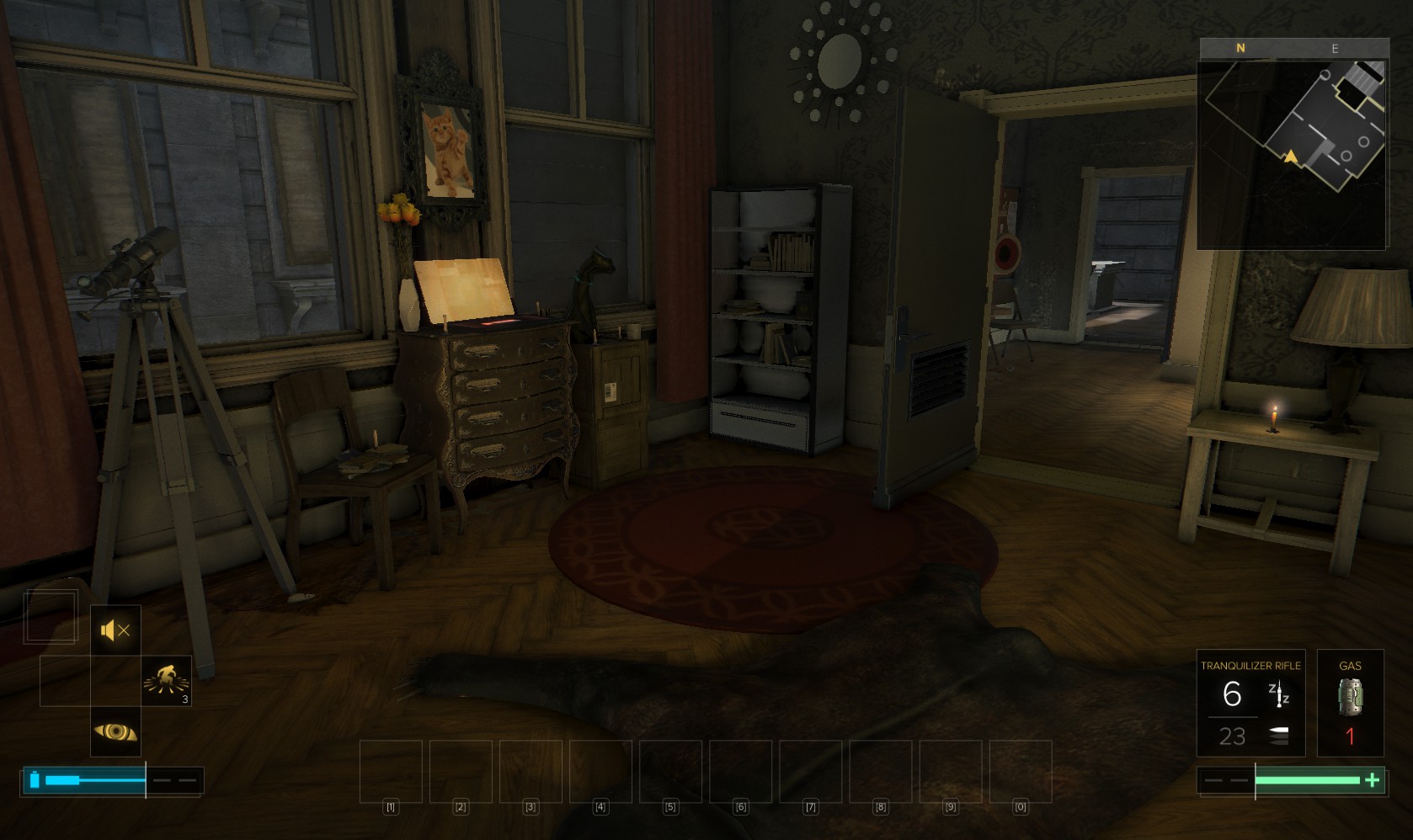Choose the Gas grenade slot

point(1350,703)
